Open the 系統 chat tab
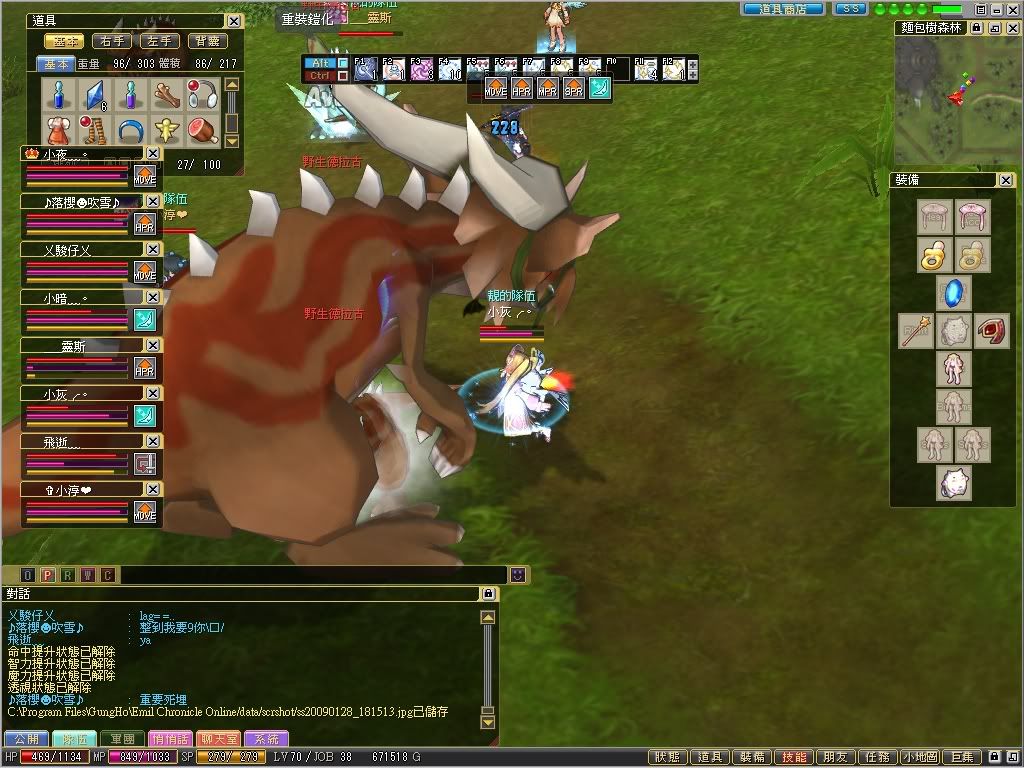This screenshot has height=768, width=1024. click(266, 739)
